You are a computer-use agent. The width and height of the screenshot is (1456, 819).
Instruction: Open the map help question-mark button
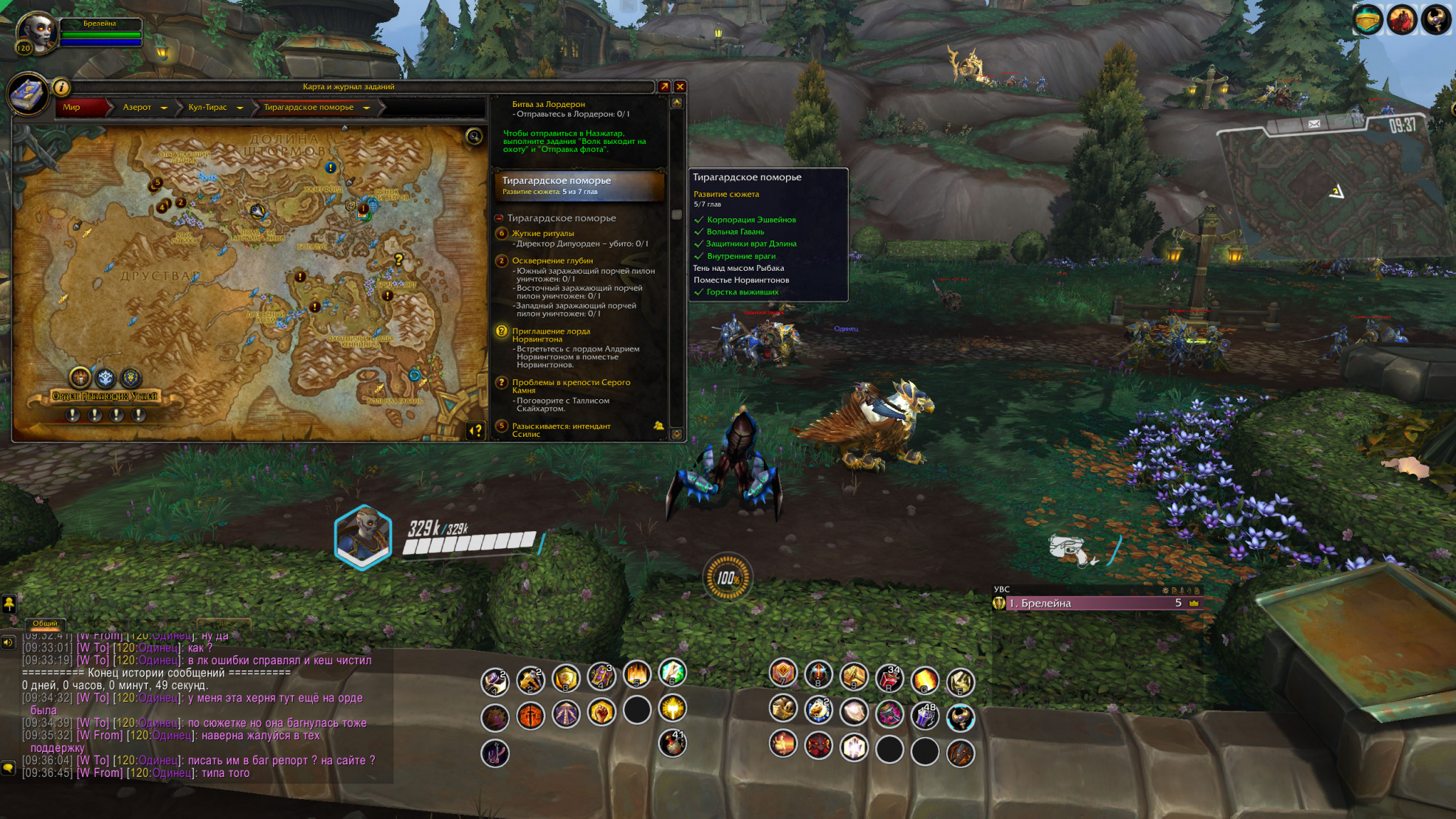tap(476, 430)
